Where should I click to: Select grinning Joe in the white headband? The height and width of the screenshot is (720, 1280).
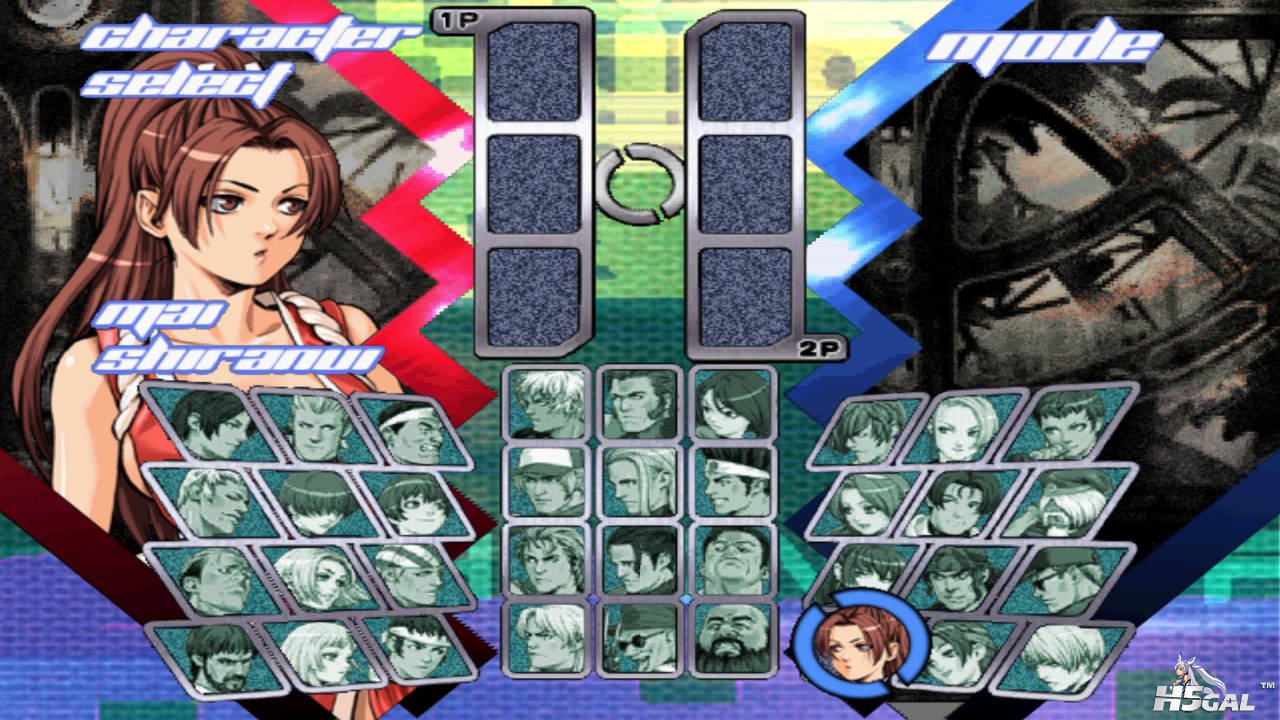click(731, 481)
